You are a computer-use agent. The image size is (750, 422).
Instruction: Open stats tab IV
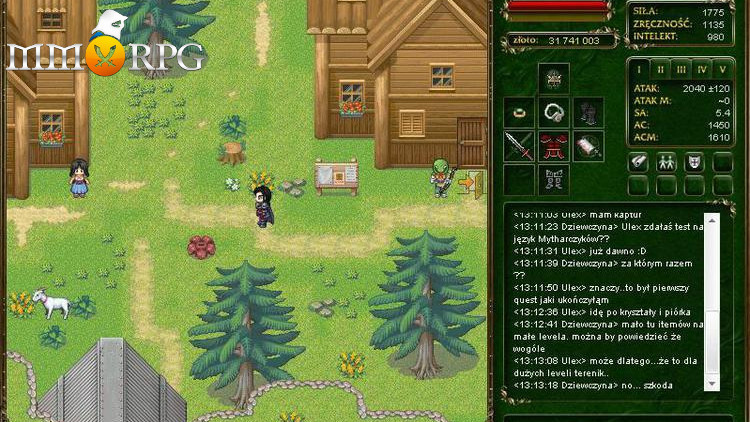point(702,69)
